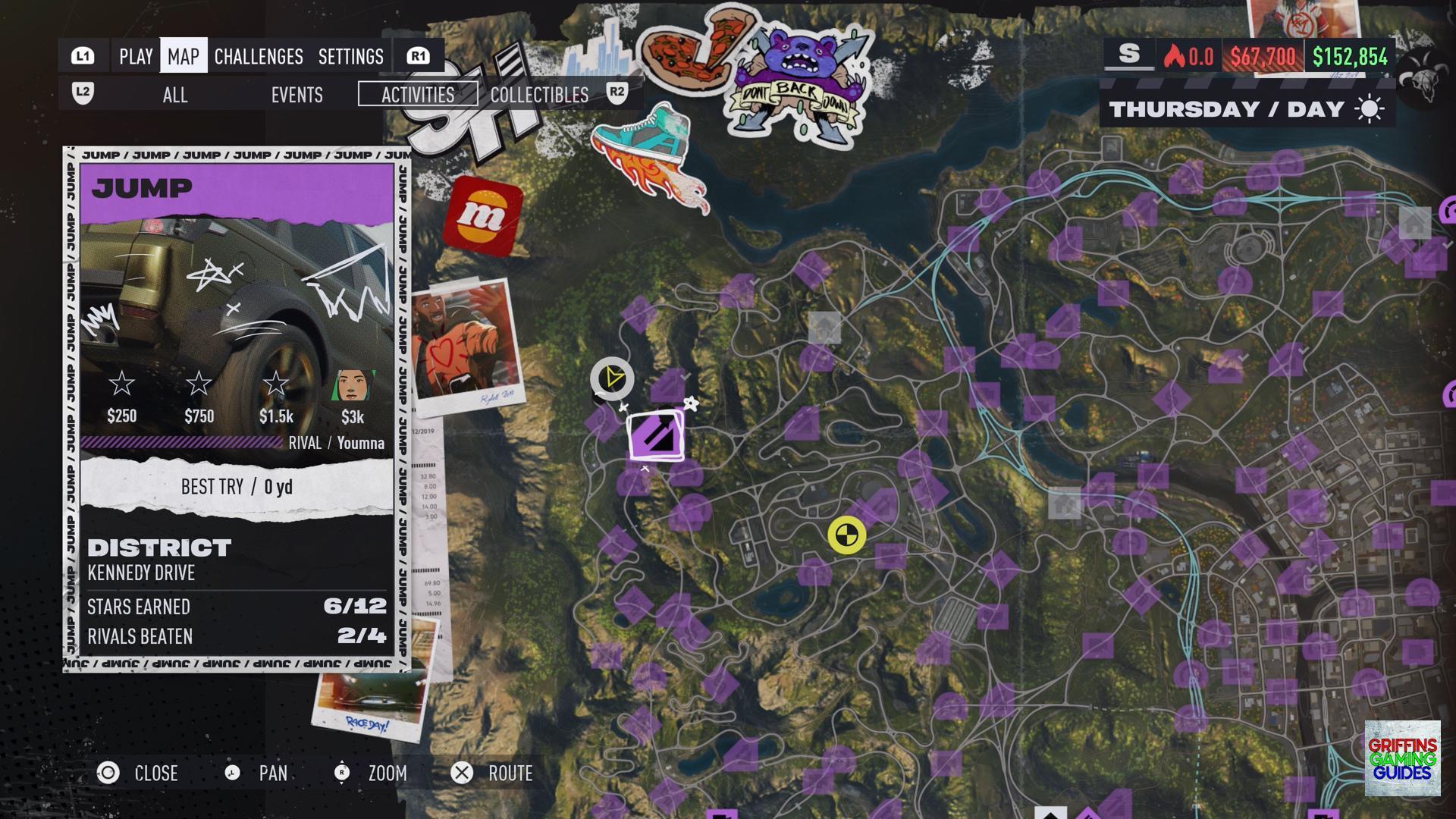Click the yellow crosshair waypoint marker
1456x819 pixels.
click(x=846, y=535)
